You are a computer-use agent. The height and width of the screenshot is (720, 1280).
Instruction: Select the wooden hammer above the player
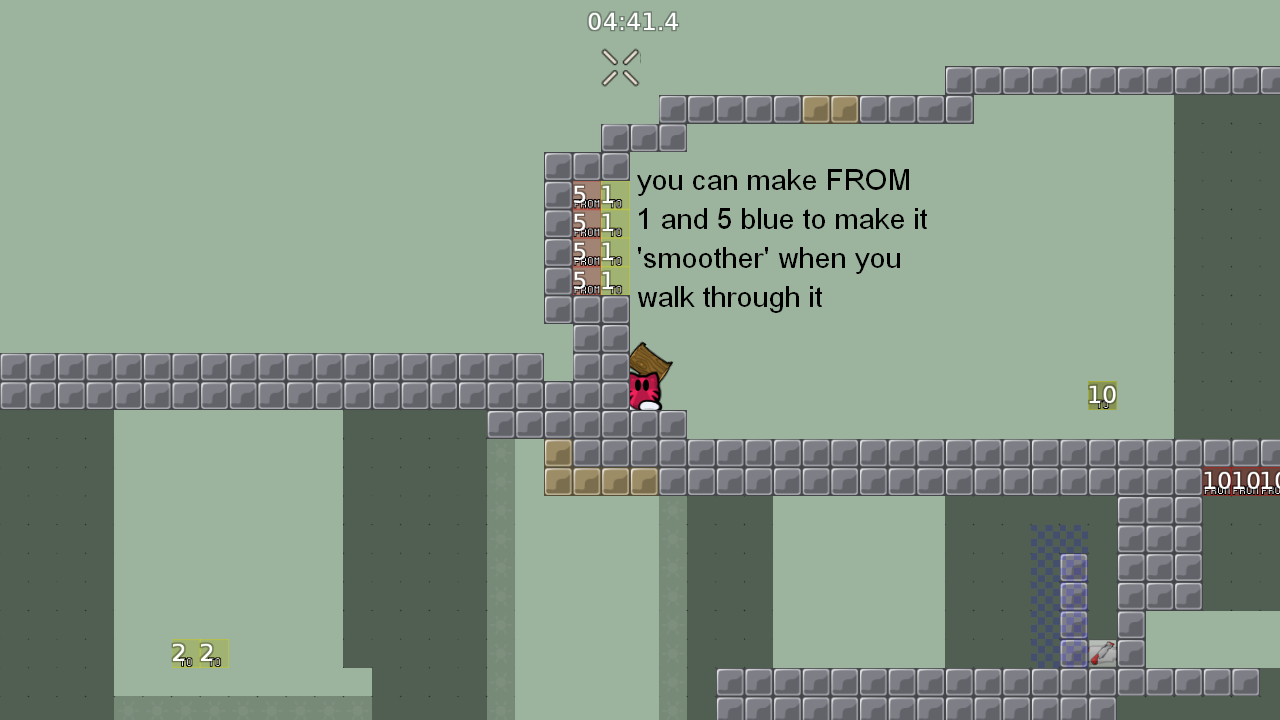[651, 360]
